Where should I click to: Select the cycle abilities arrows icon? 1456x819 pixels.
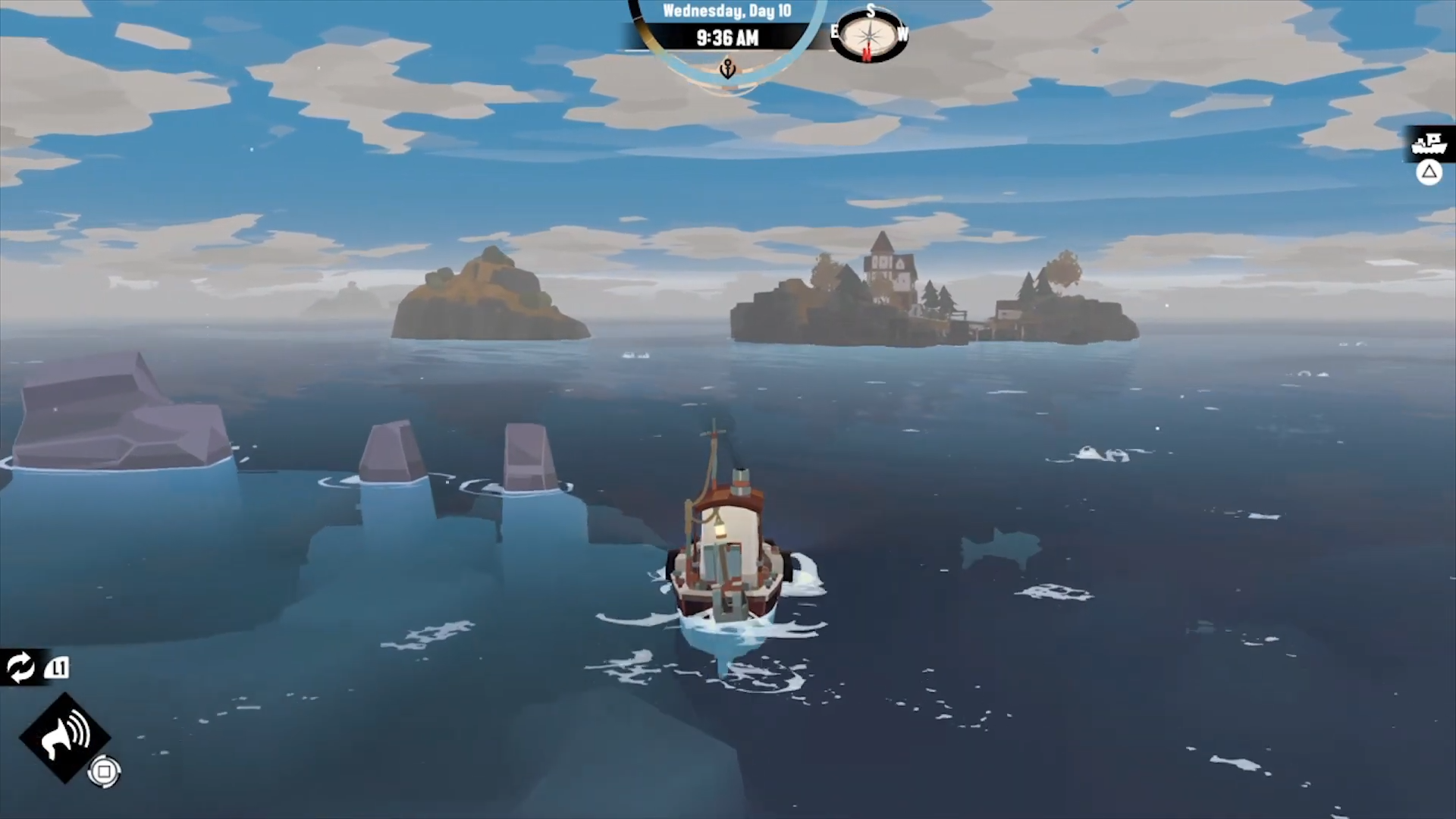pos(20,667)
